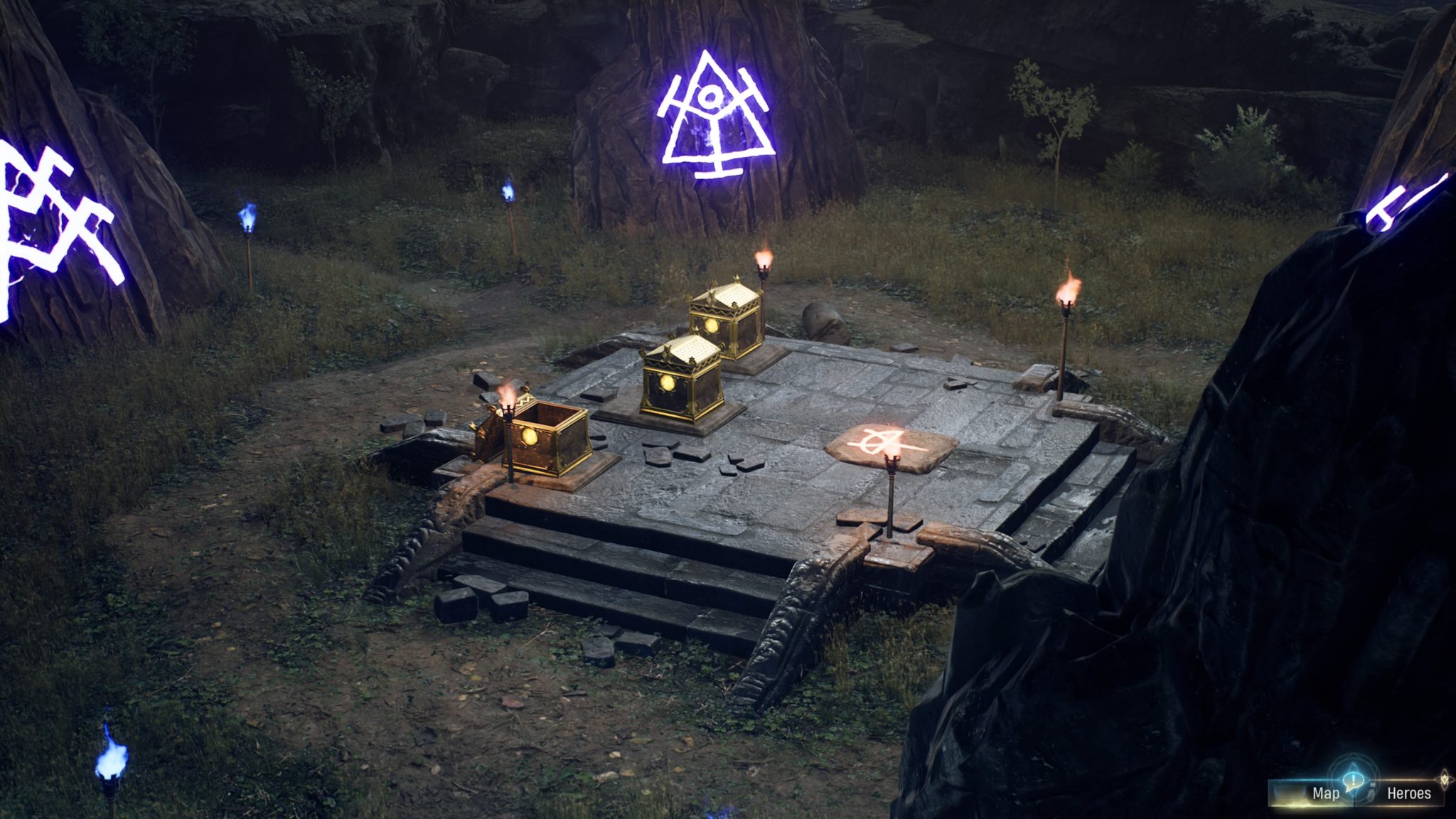
Task: Switch to the Map tab
Action: tap(1327, 793)
